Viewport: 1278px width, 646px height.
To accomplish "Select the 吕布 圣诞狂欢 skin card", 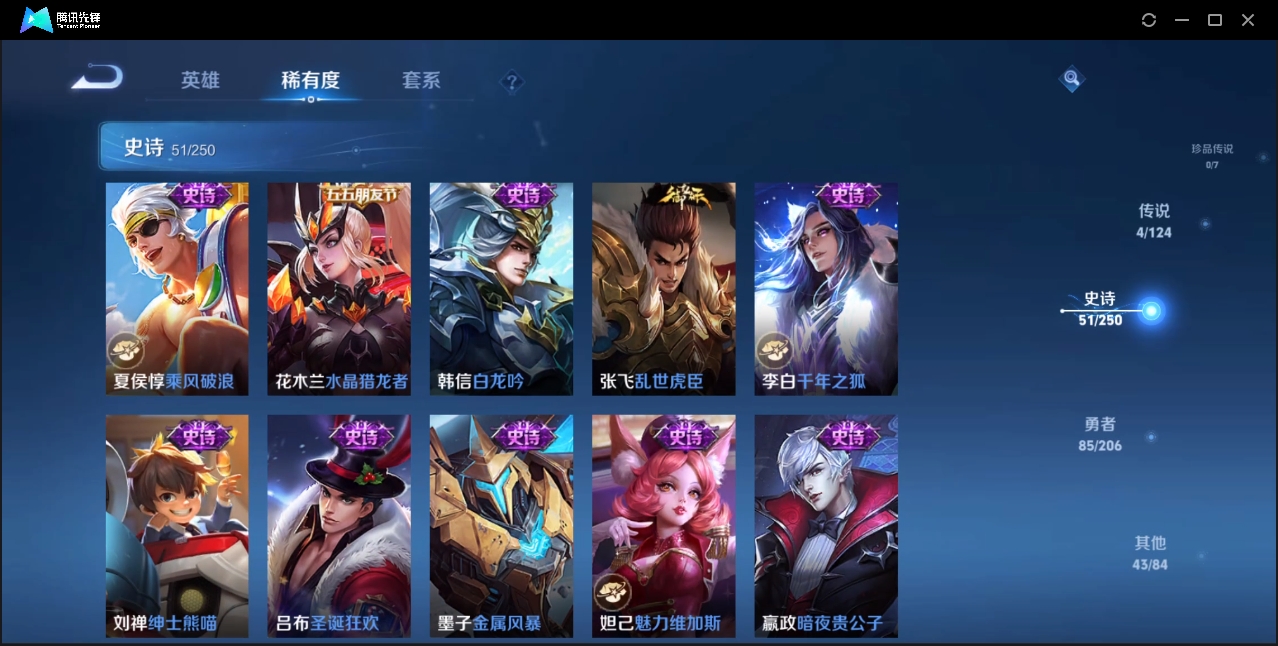I will point(339,525).
